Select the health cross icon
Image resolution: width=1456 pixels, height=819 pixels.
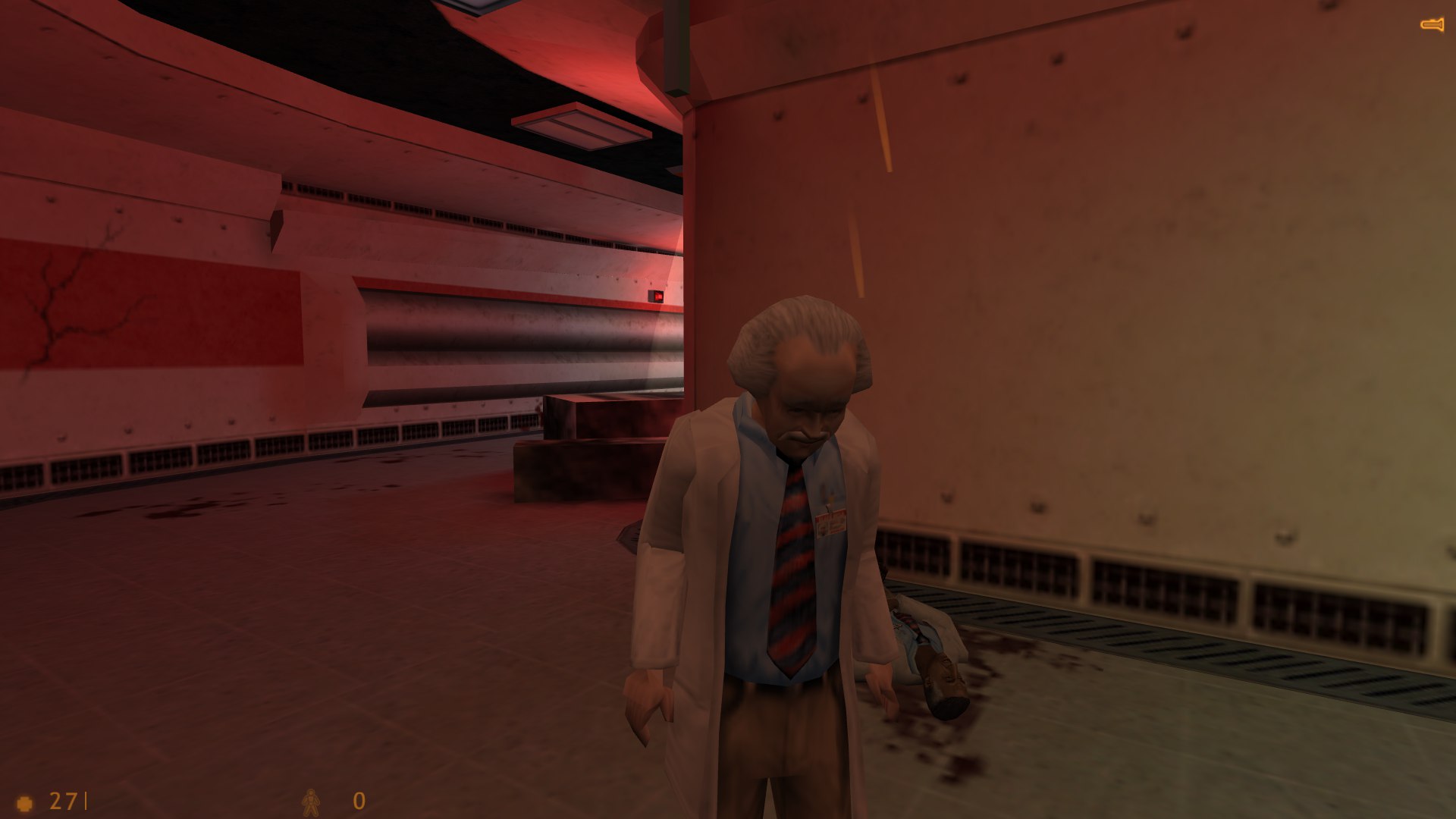(25, 802)
